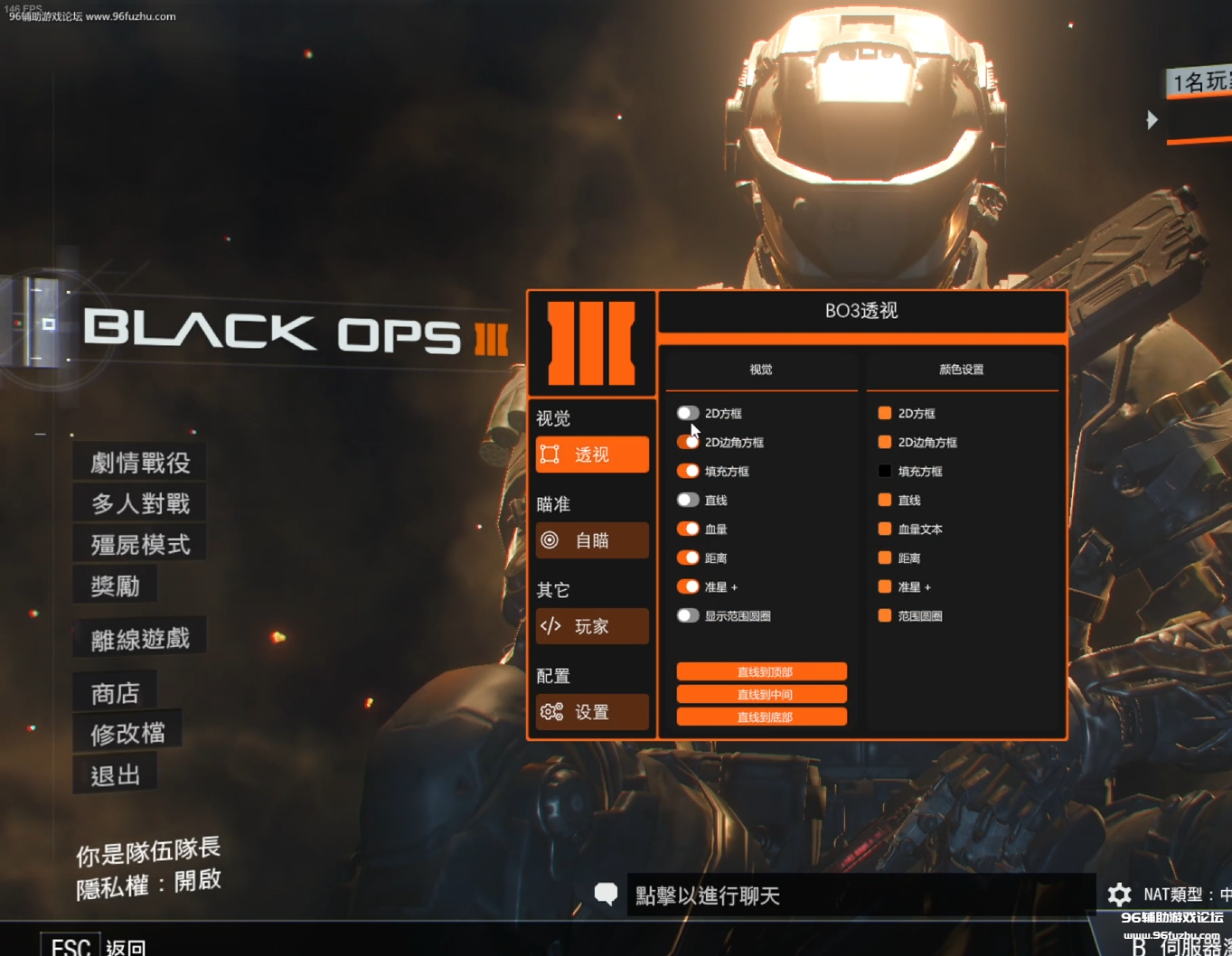Toggle the 2D方框 box switch
Screen dimensions: 1232x956
click(x=688, y=413)
